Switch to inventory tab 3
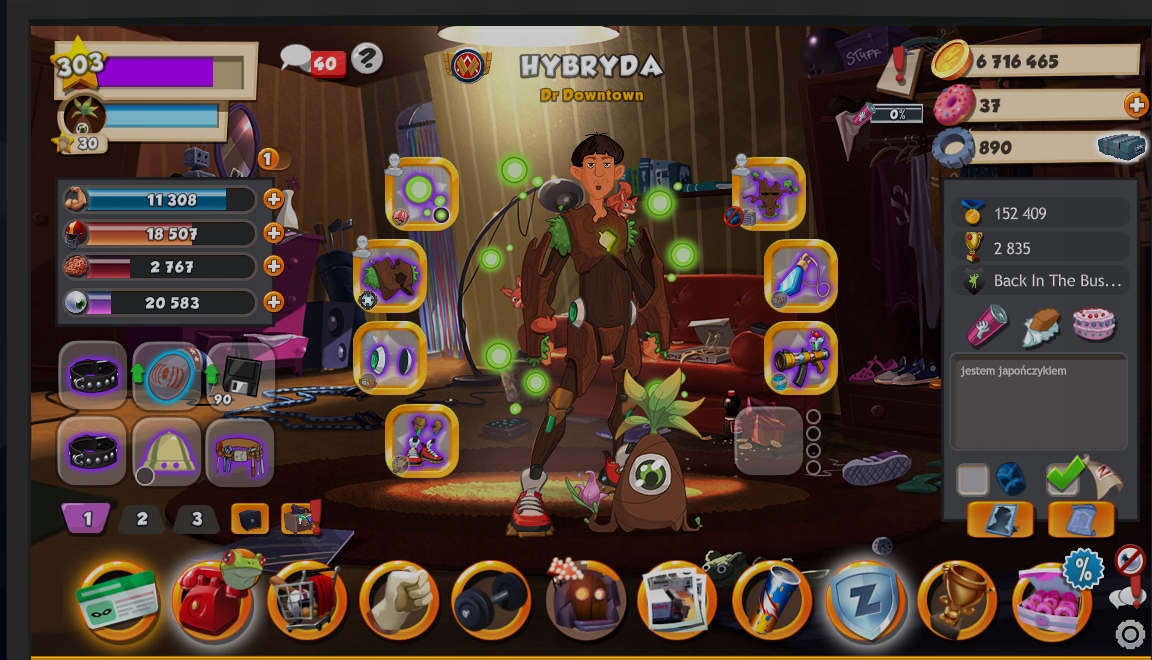1152x660 pixels. 197,519
